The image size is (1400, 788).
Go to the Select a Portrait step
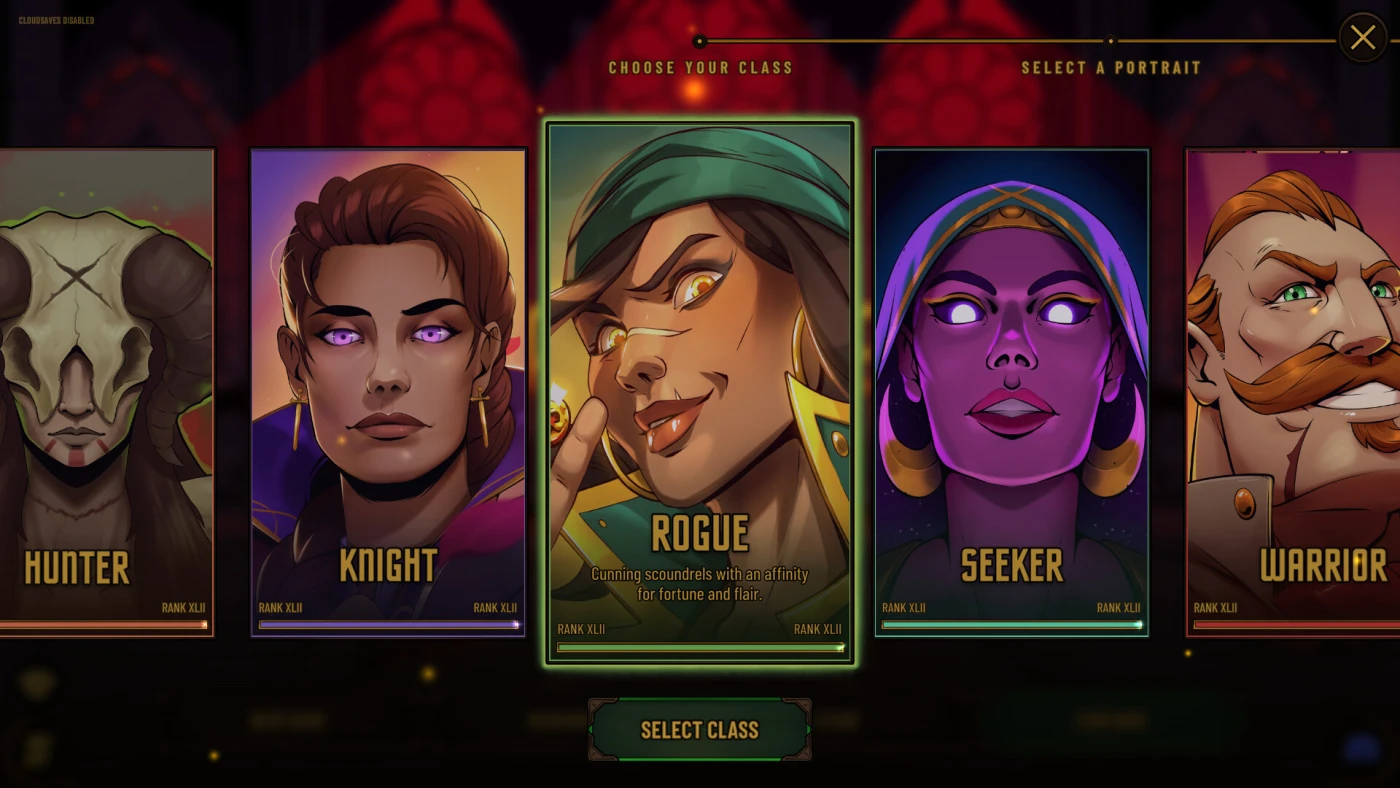coord(1110,67)
